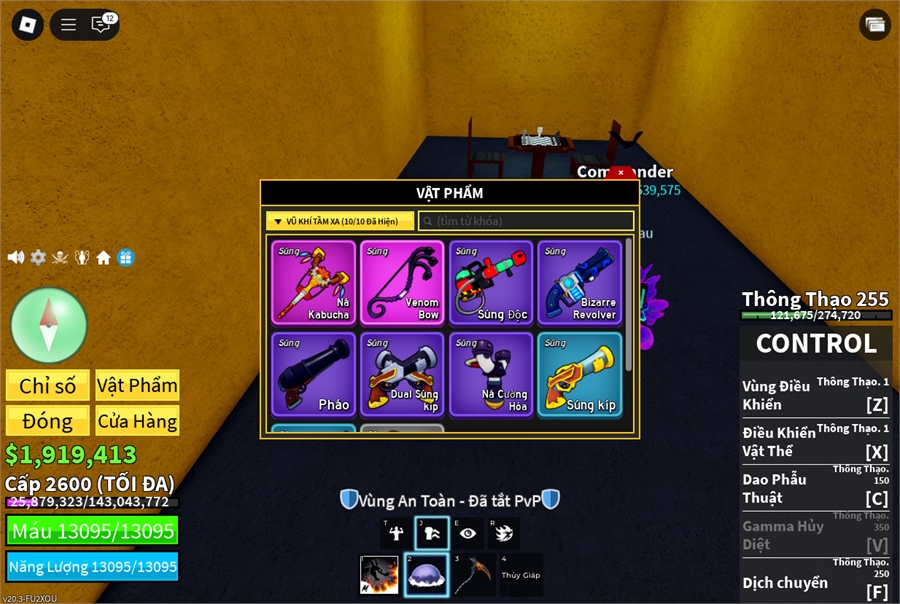Activate the eye observation ability
Viewport: 900px width, 604px height.
pos(467,533)
